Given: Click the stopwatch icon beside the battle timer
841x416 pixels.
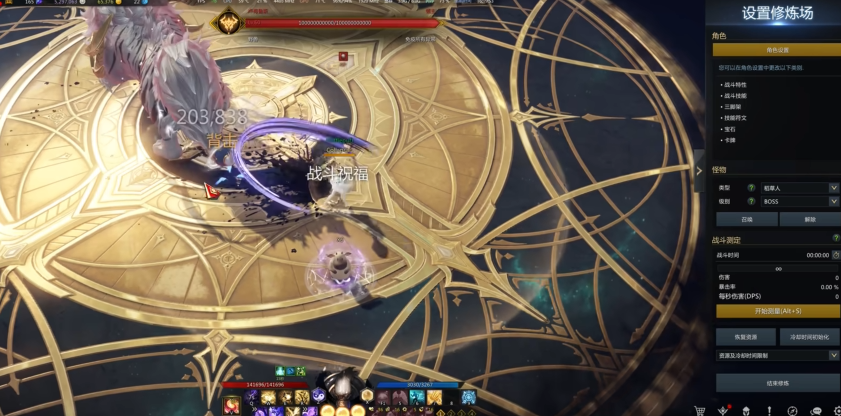Looking at the screenshot, I should (x=836, y=255).
